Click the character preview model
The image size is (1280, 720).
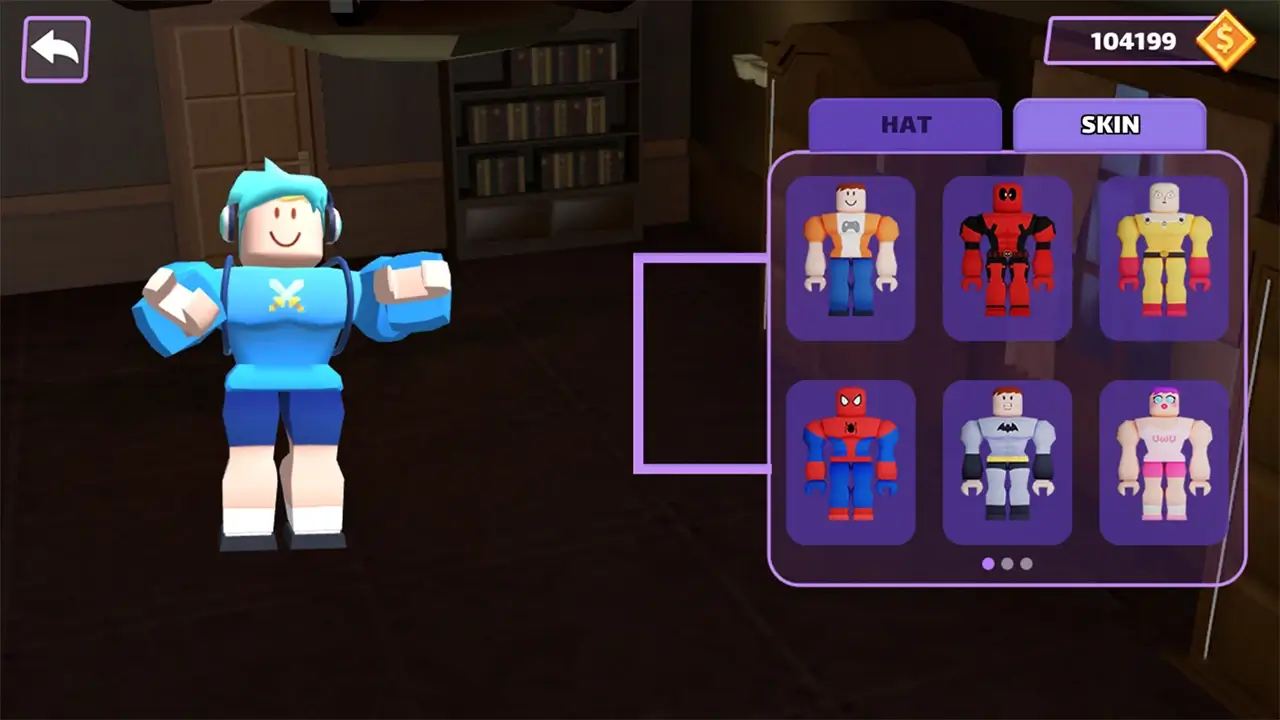tap(290, 350)
